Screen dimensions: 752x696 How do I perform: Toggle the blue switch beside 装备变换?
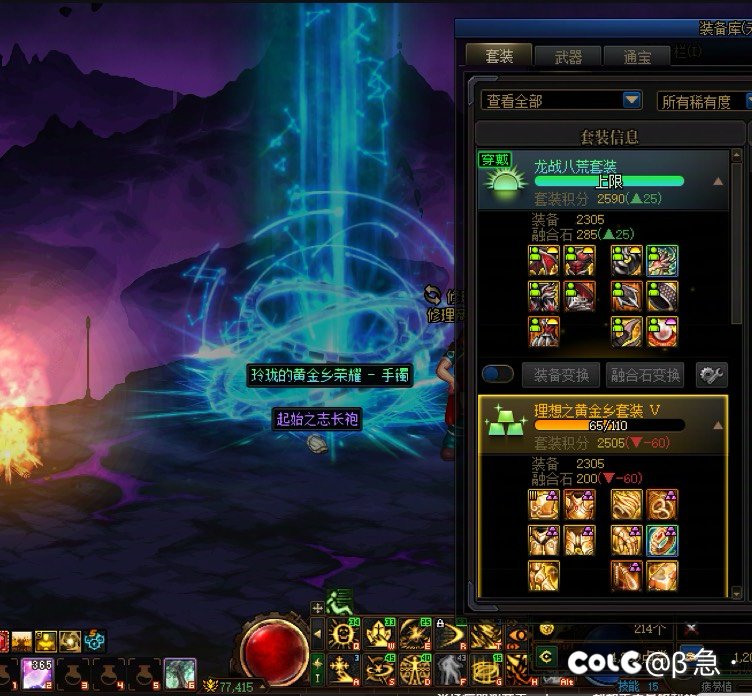[x=497, y=375]
